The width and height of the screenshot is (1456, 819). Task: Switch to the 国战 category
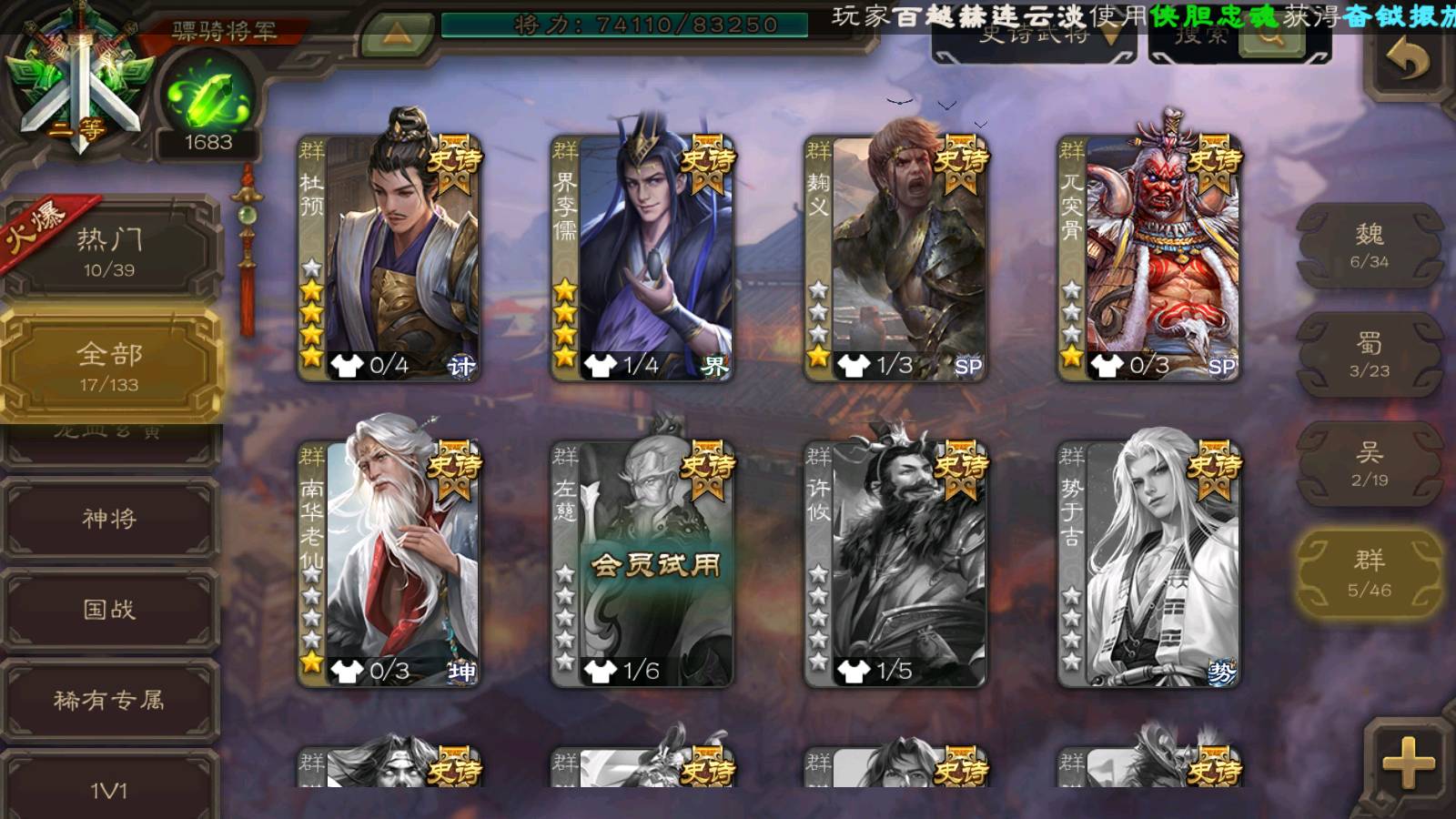click(x=109, y=609)
